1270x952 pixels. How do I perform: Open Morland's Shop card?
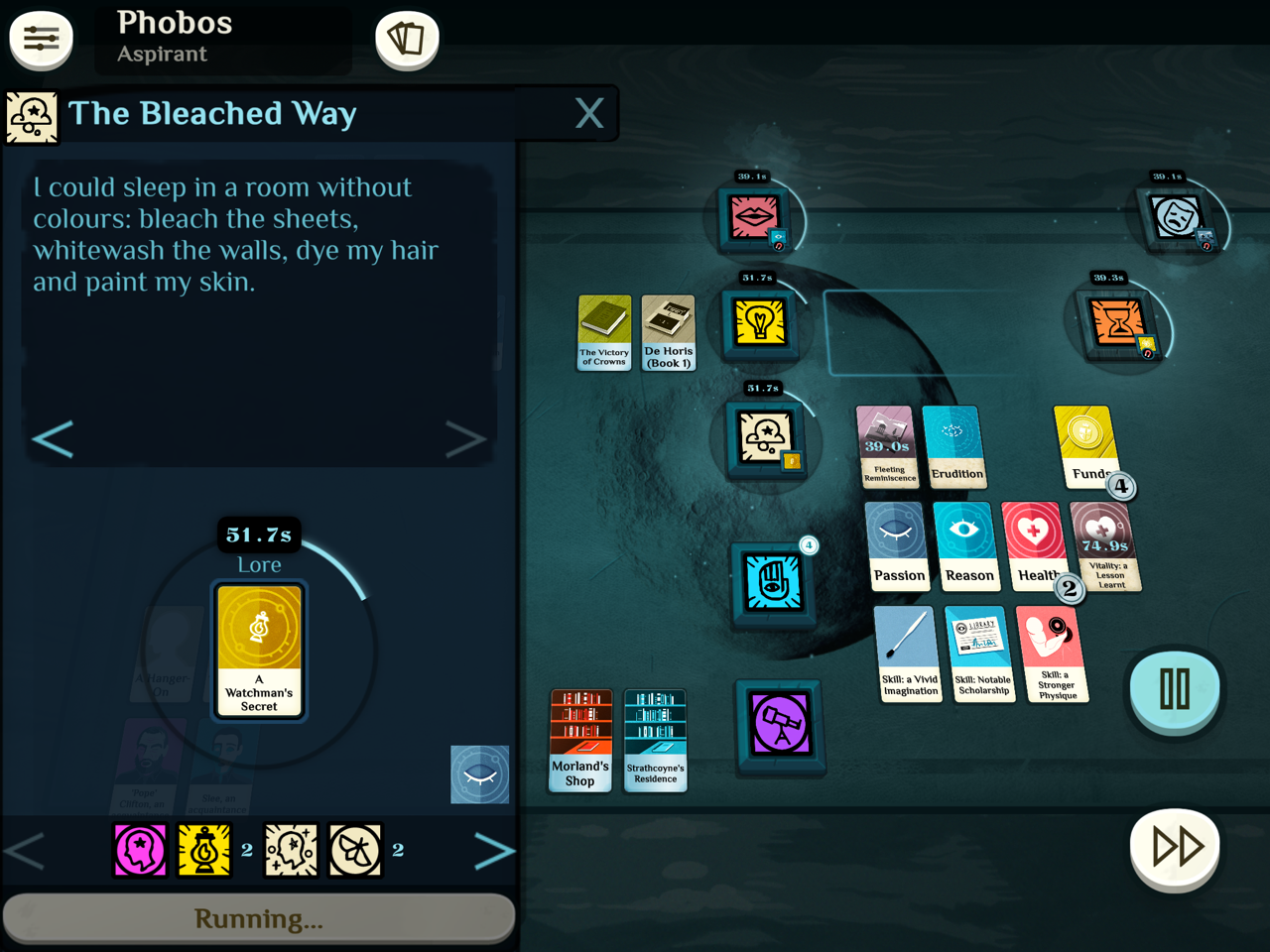580,740
